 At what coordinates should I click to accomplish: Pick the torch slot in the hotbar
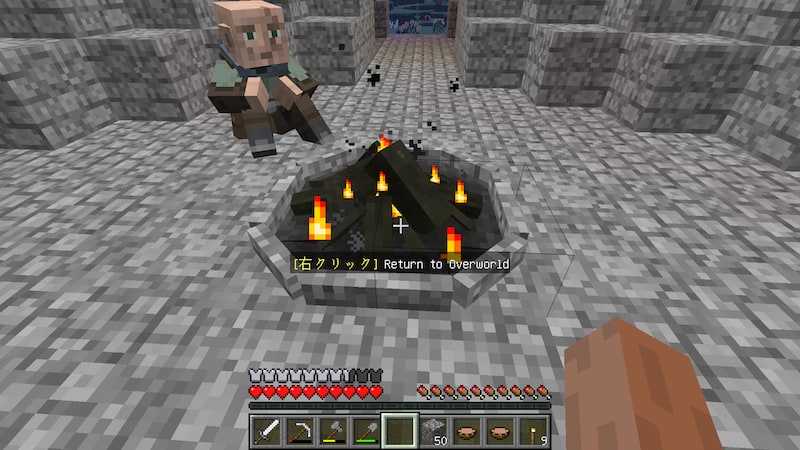pos(534,430)
